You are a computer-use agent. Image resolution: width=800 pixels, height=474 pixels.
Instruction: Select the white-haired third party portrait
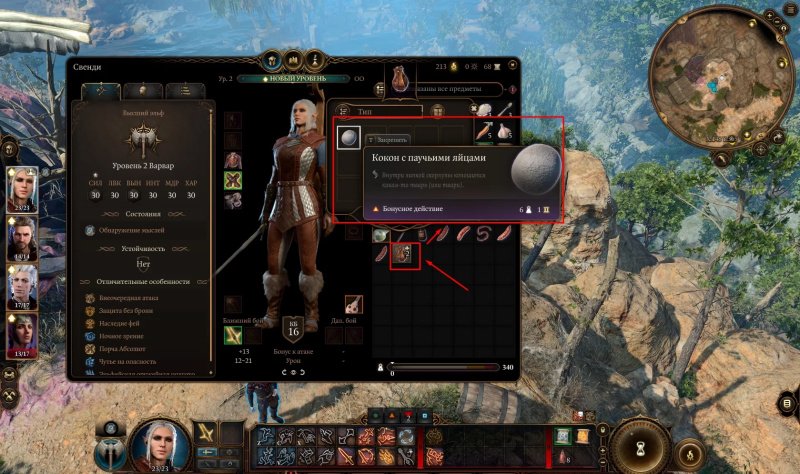(21, 284)
